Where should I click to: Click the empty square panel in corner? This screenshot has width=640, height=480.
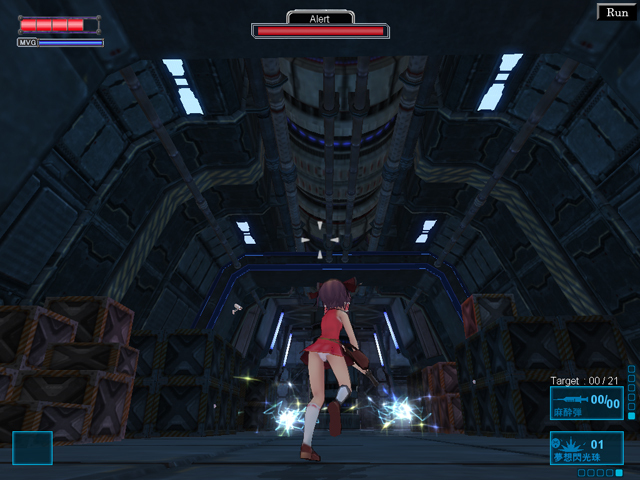click(x=32, y=447)
